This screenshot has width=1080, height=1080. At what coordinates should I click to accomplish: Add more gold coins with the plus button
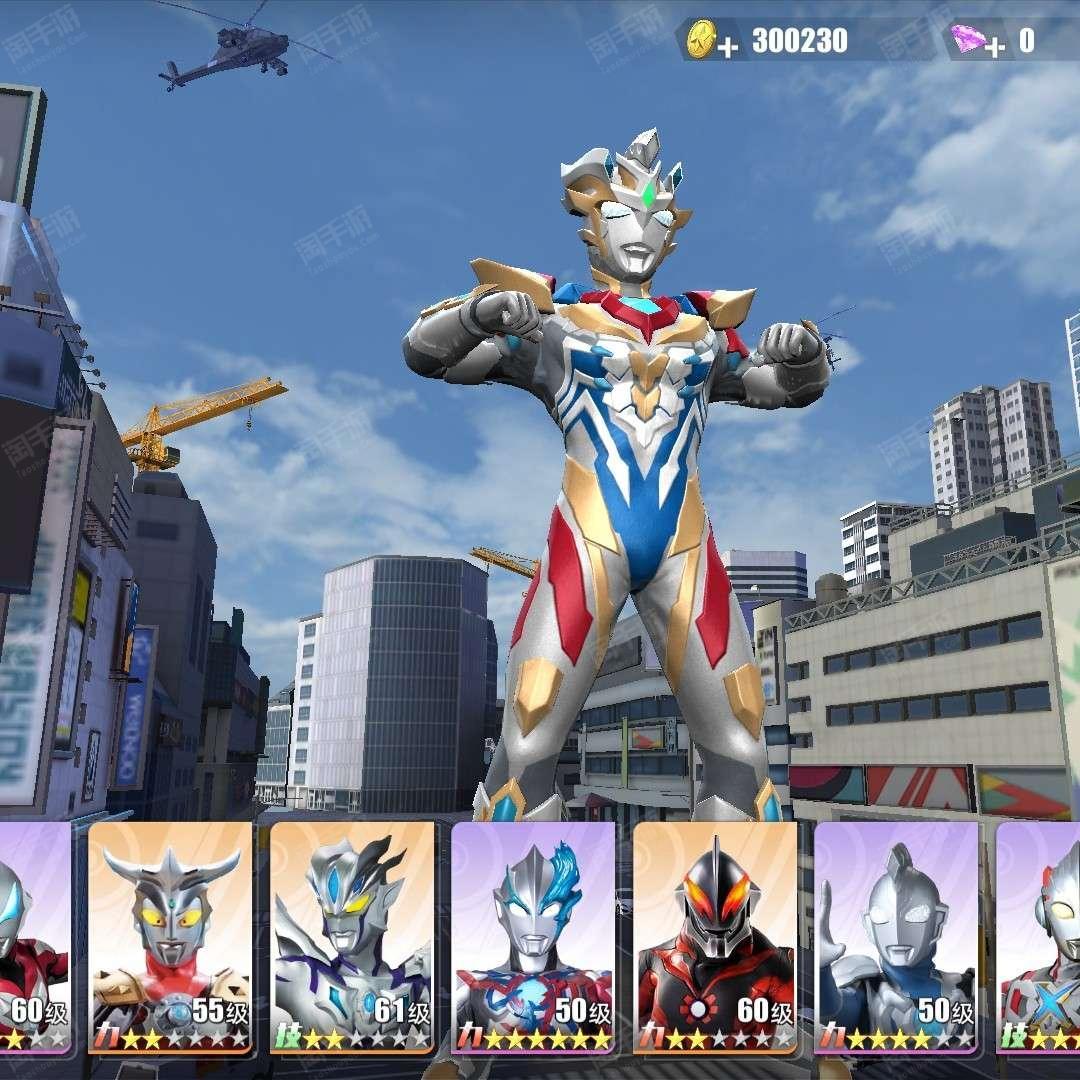728,47
